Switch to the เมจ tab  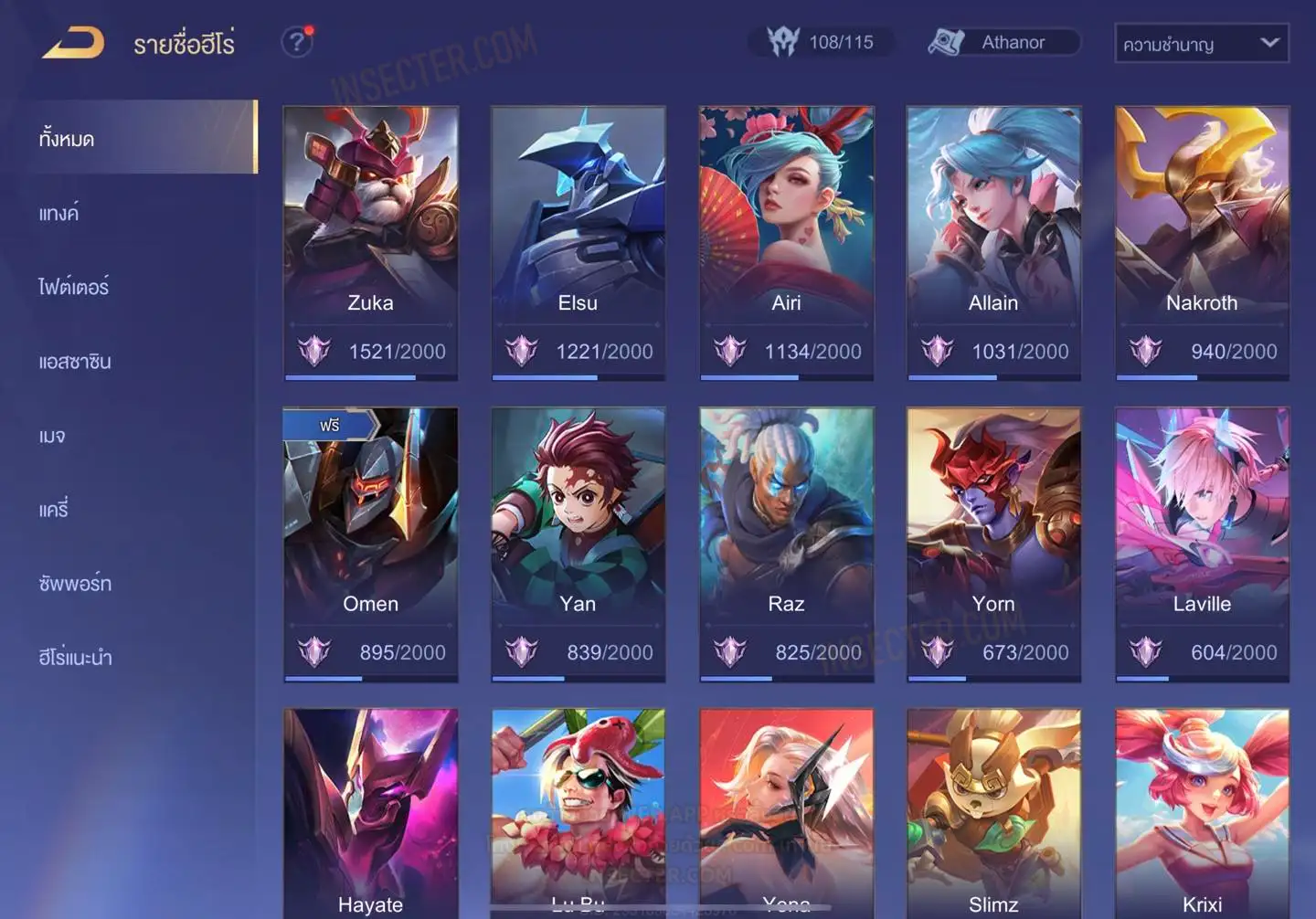53,436
